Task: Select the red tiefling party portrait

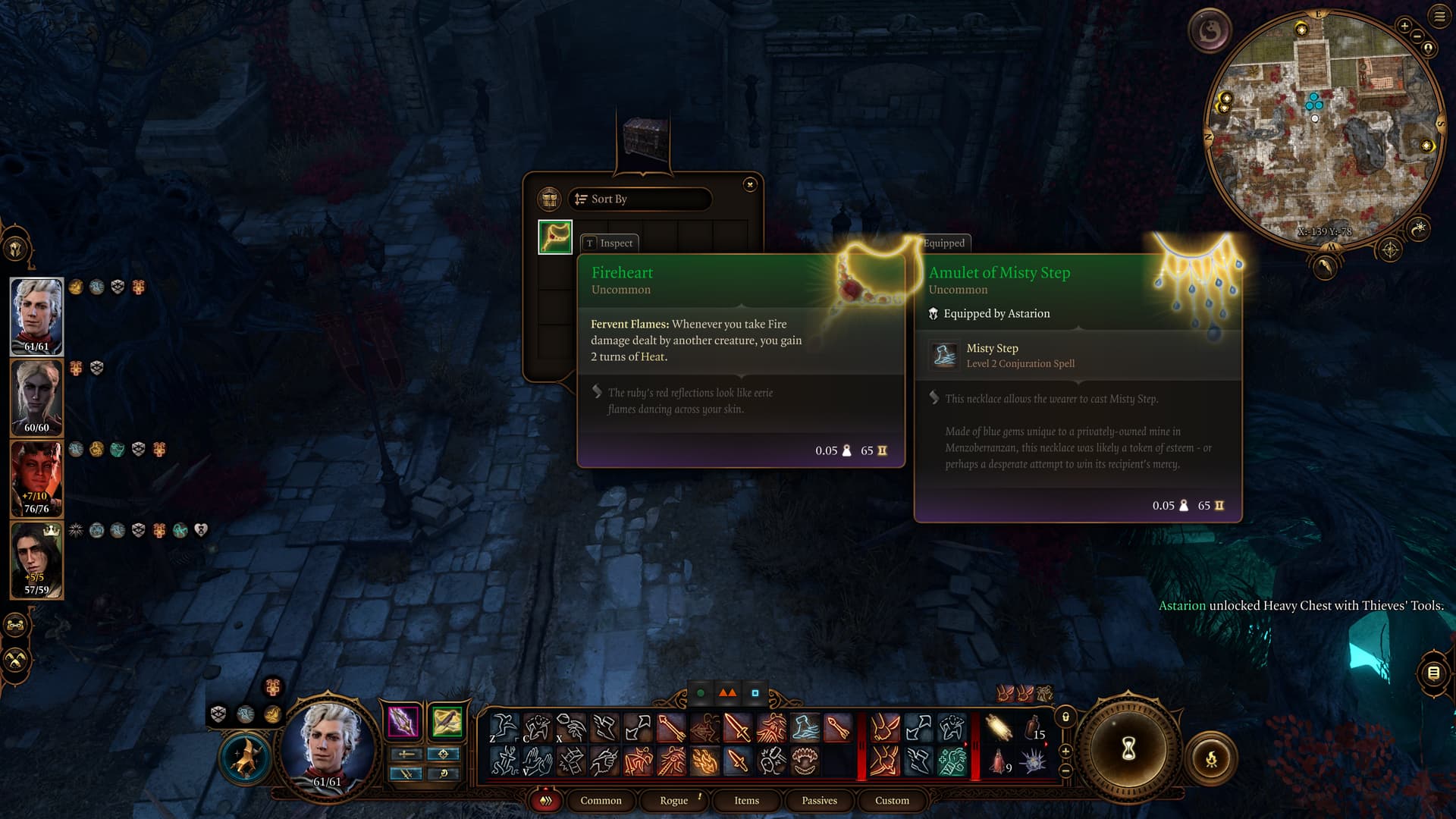Action: (36, 479)
